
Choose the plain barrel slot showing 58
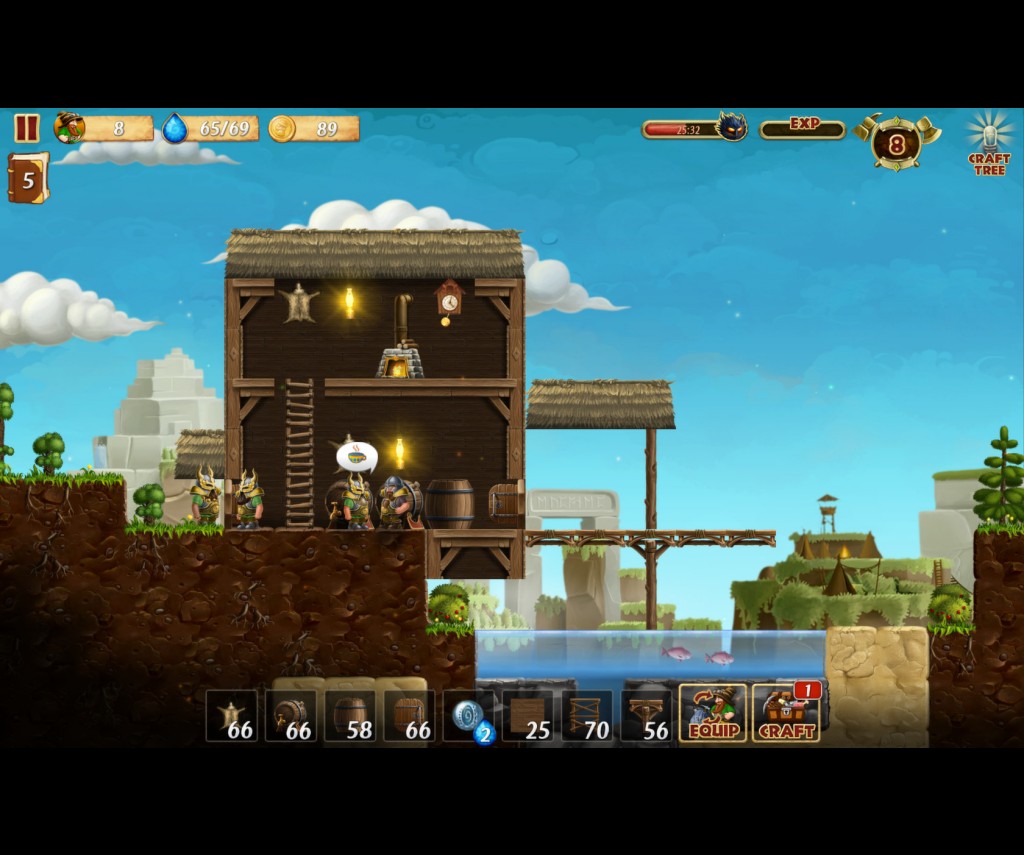click(350, 716)
